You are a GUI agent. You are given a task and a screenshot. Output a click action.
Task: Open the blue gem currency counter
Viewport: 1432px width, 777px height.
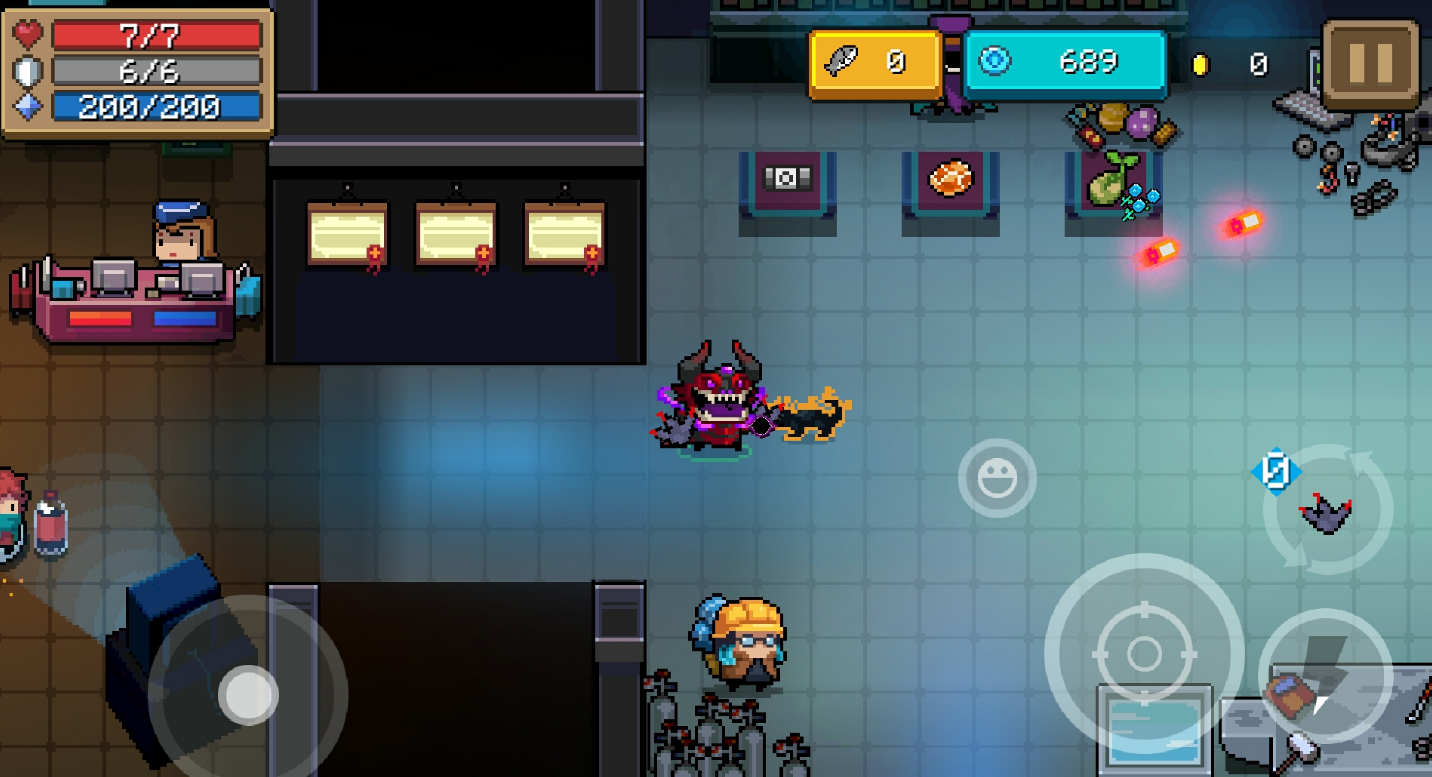pos(1065,64)
